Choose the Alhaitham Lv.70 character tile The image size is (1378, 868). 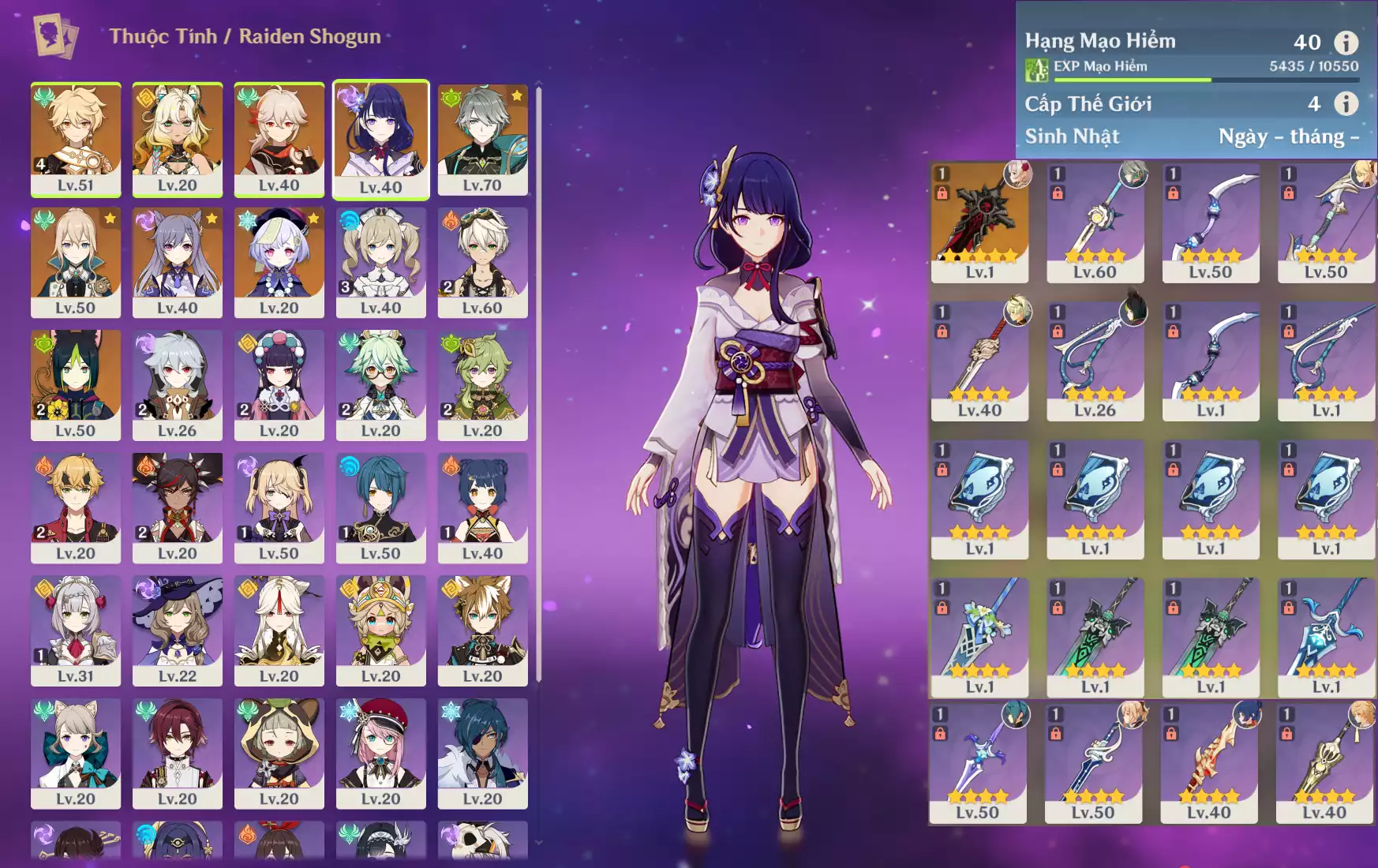tap(482, 138)
